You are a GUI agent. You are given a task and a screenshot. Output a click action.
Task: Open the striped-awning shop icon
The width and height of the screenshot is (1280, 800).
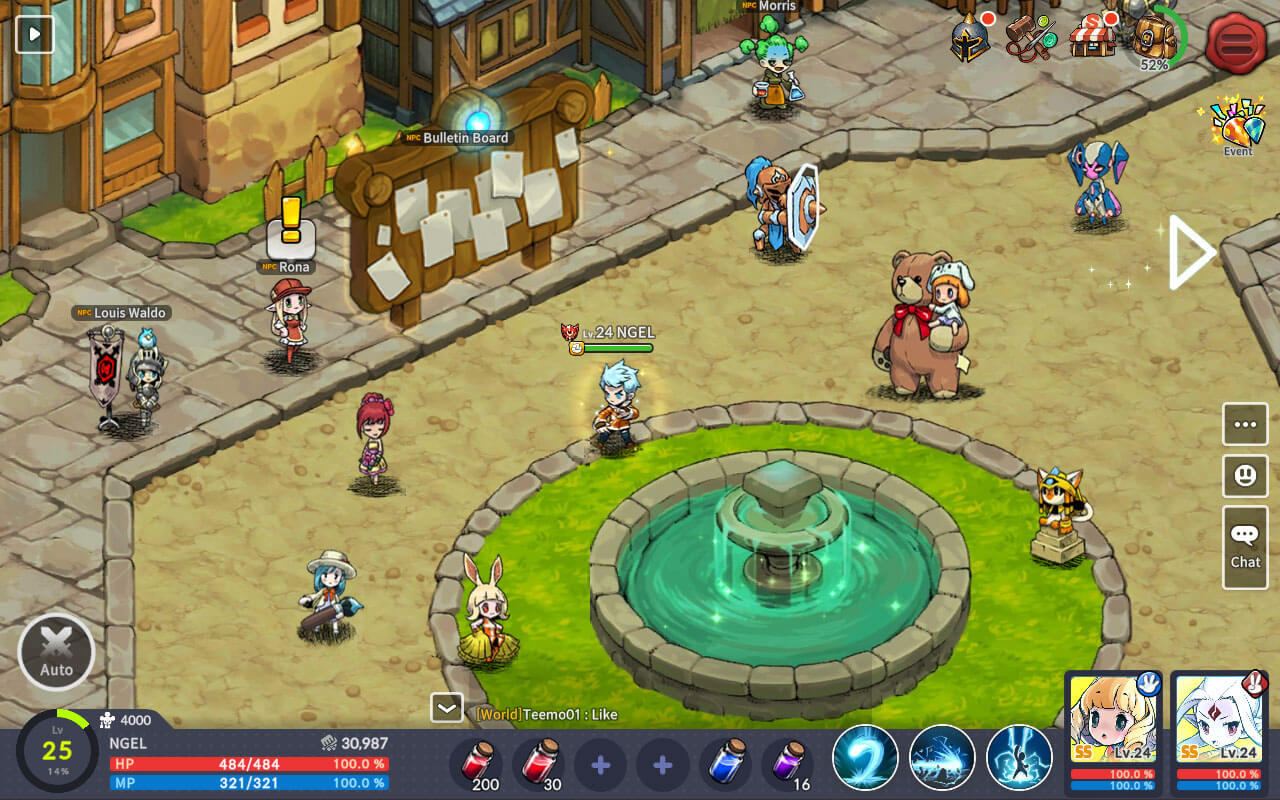coord(1092,38)
